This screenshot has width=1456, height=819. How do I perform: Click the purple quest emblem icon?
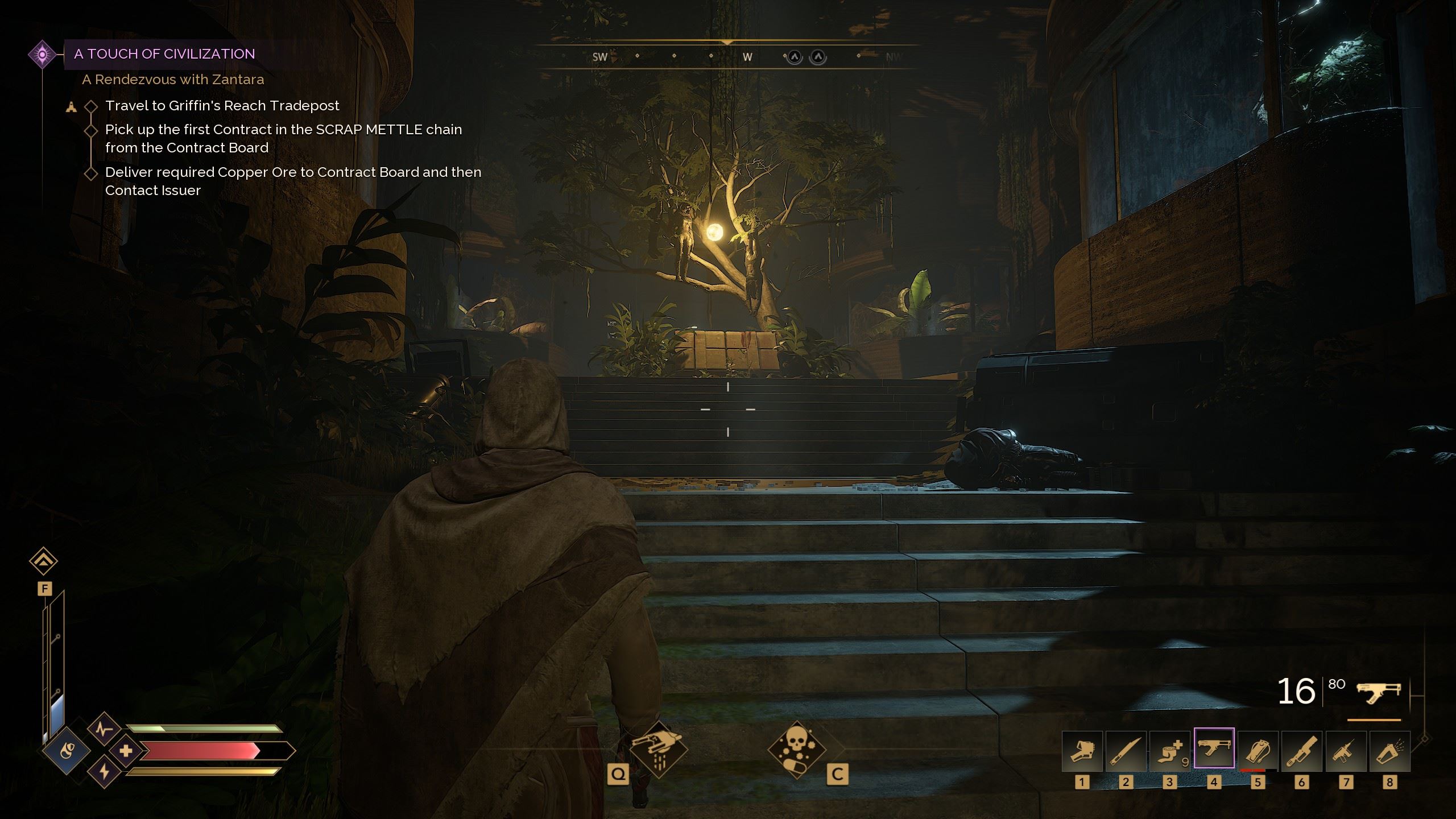(x=42, y=55)
